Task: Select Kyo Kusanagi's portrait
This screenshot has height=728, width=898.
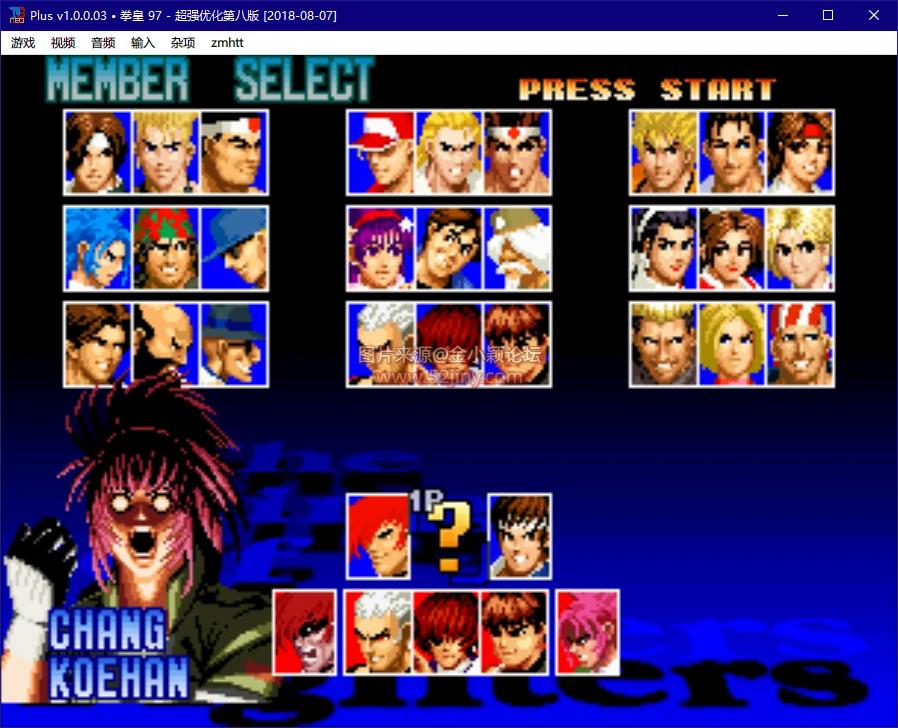Action: pos(98,152)
